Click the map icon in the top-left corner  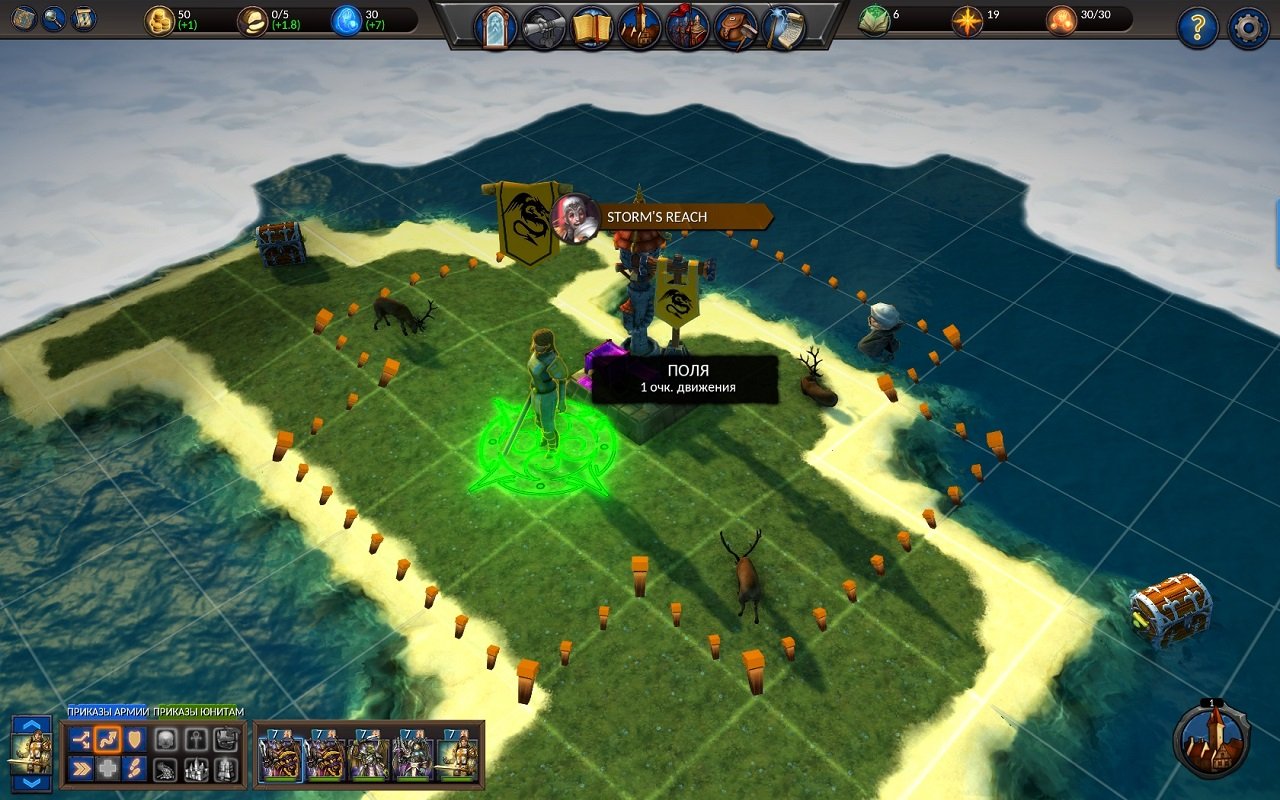click(x=26, y=18)
